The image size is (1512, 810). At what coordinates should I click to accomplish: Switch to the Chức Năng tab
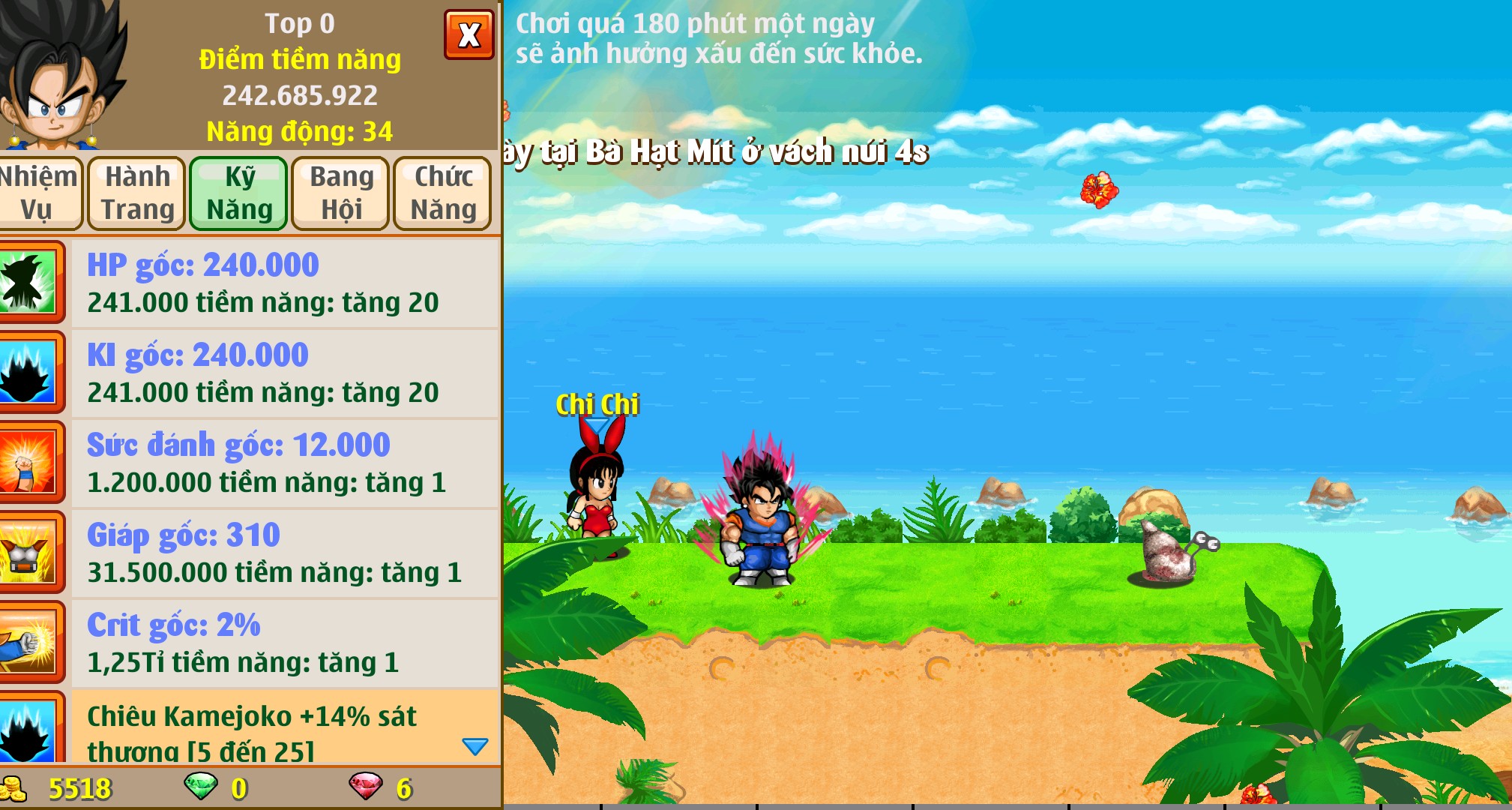point(443,193)
